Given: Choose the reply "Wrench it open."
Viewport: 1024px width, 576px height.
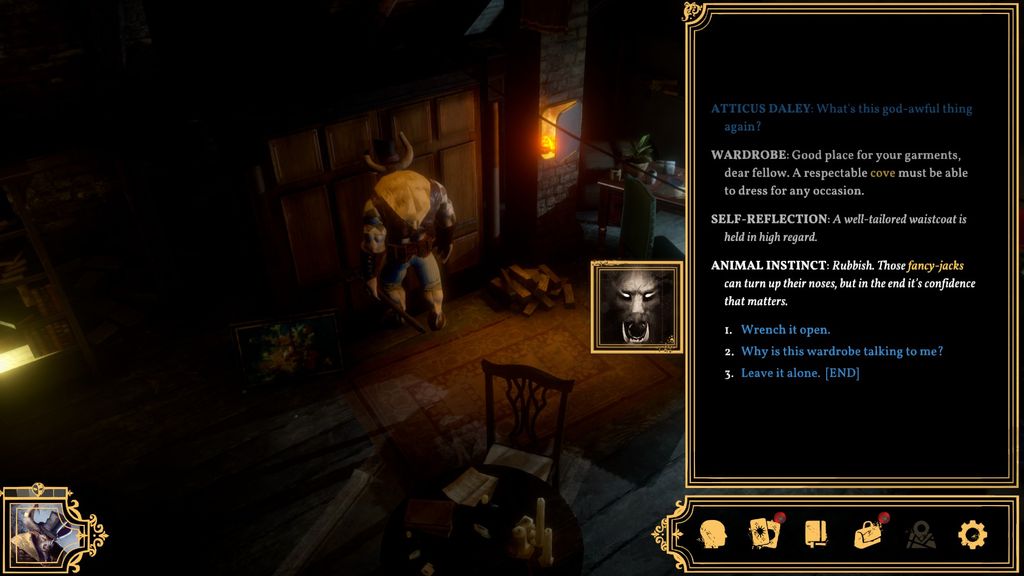Looking at the screenshot, I should [785, 330].
